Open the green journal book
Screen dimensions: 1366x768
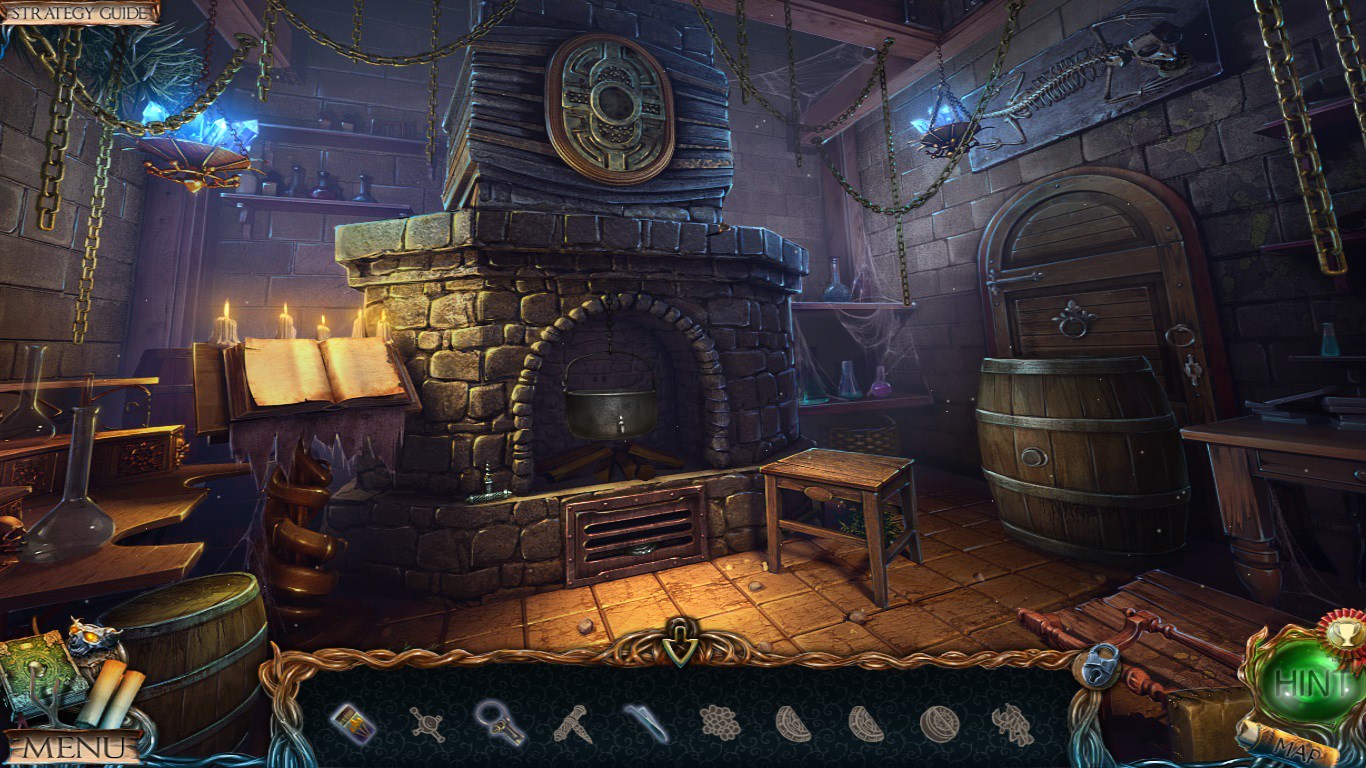pyautogui.click(x=38, y=668)
